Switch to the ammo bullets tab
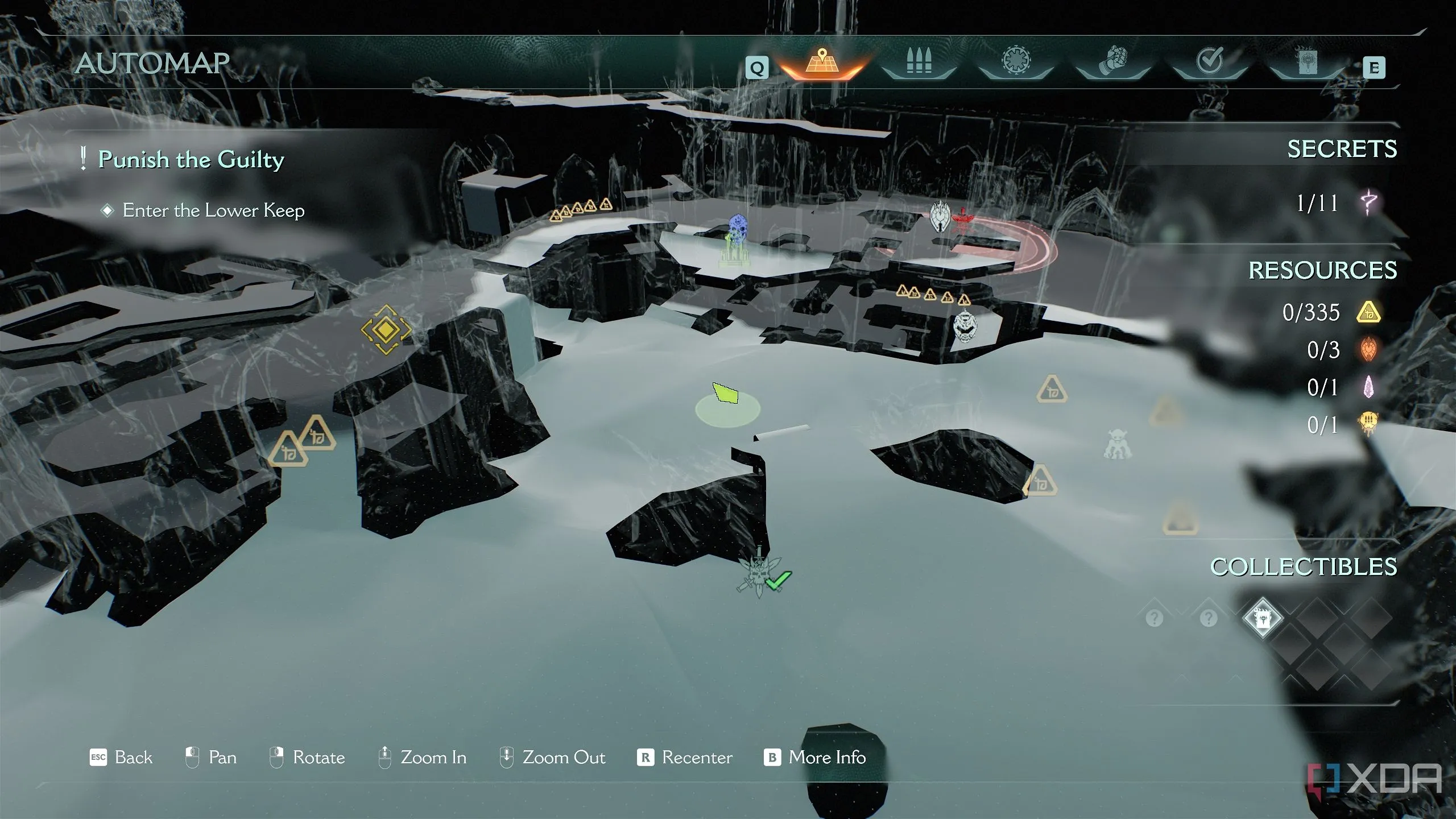 pos(919,63)
